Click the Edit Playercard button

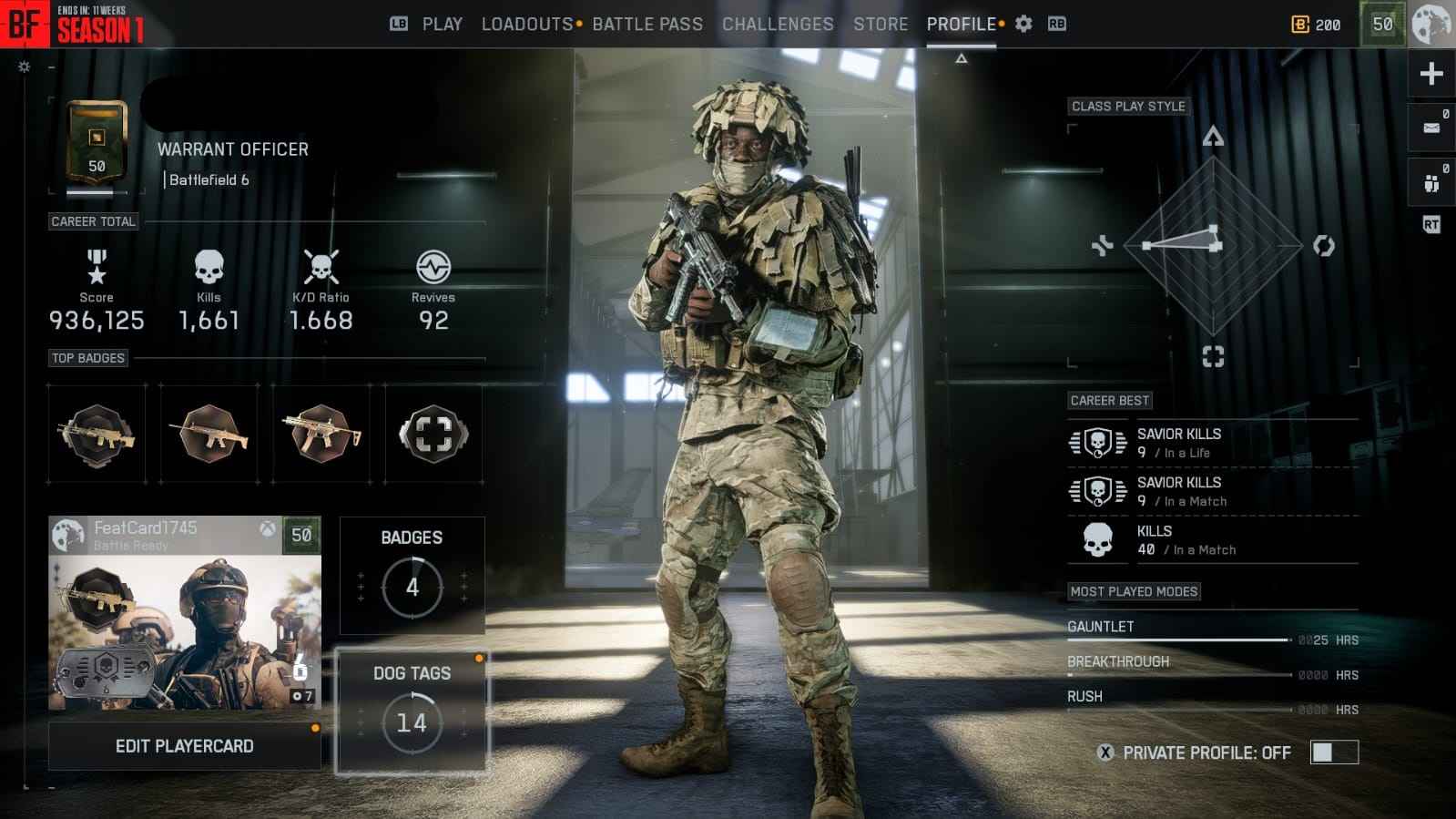pyautogui.click(x=185, y=745)
